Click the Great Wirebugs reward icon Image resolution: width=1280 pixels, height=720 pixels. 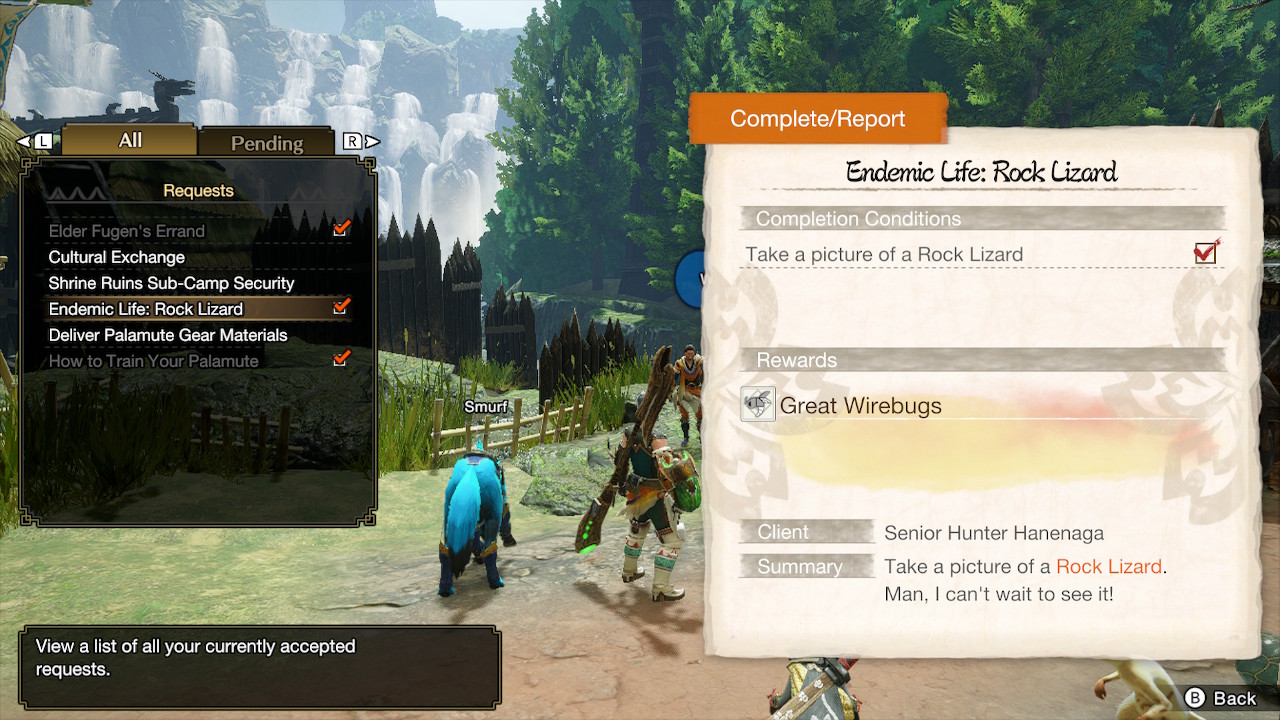758,404
